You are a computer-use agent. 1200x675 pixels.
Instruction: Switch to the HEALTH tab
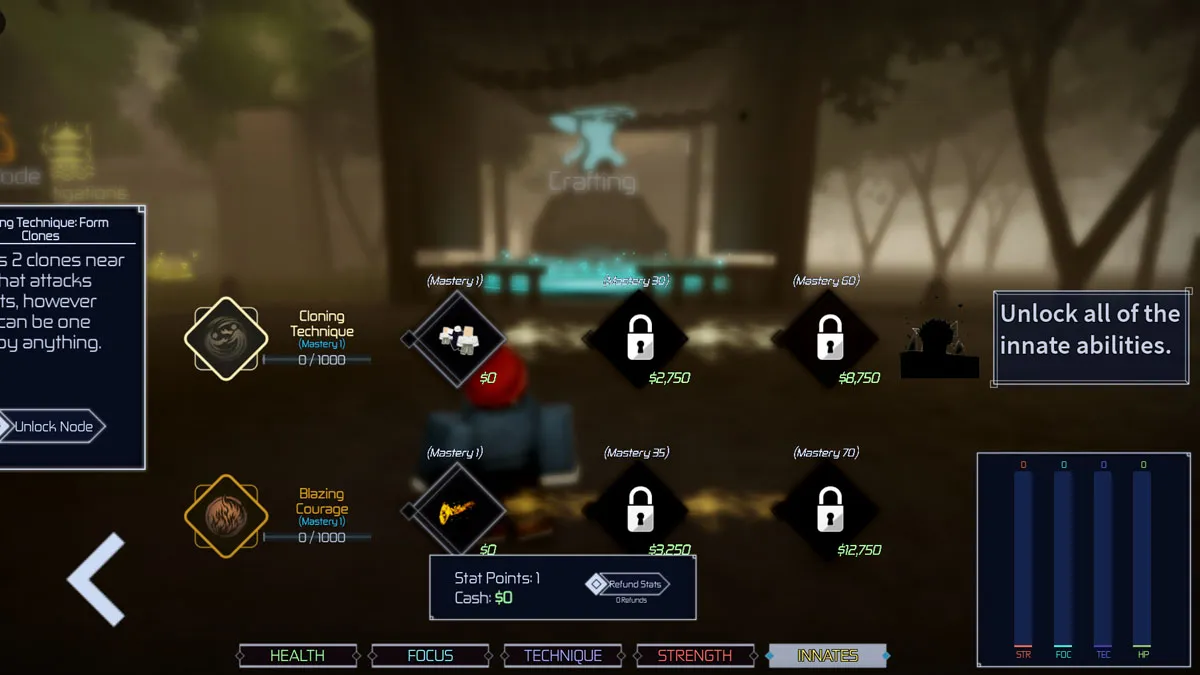[297, 656]
